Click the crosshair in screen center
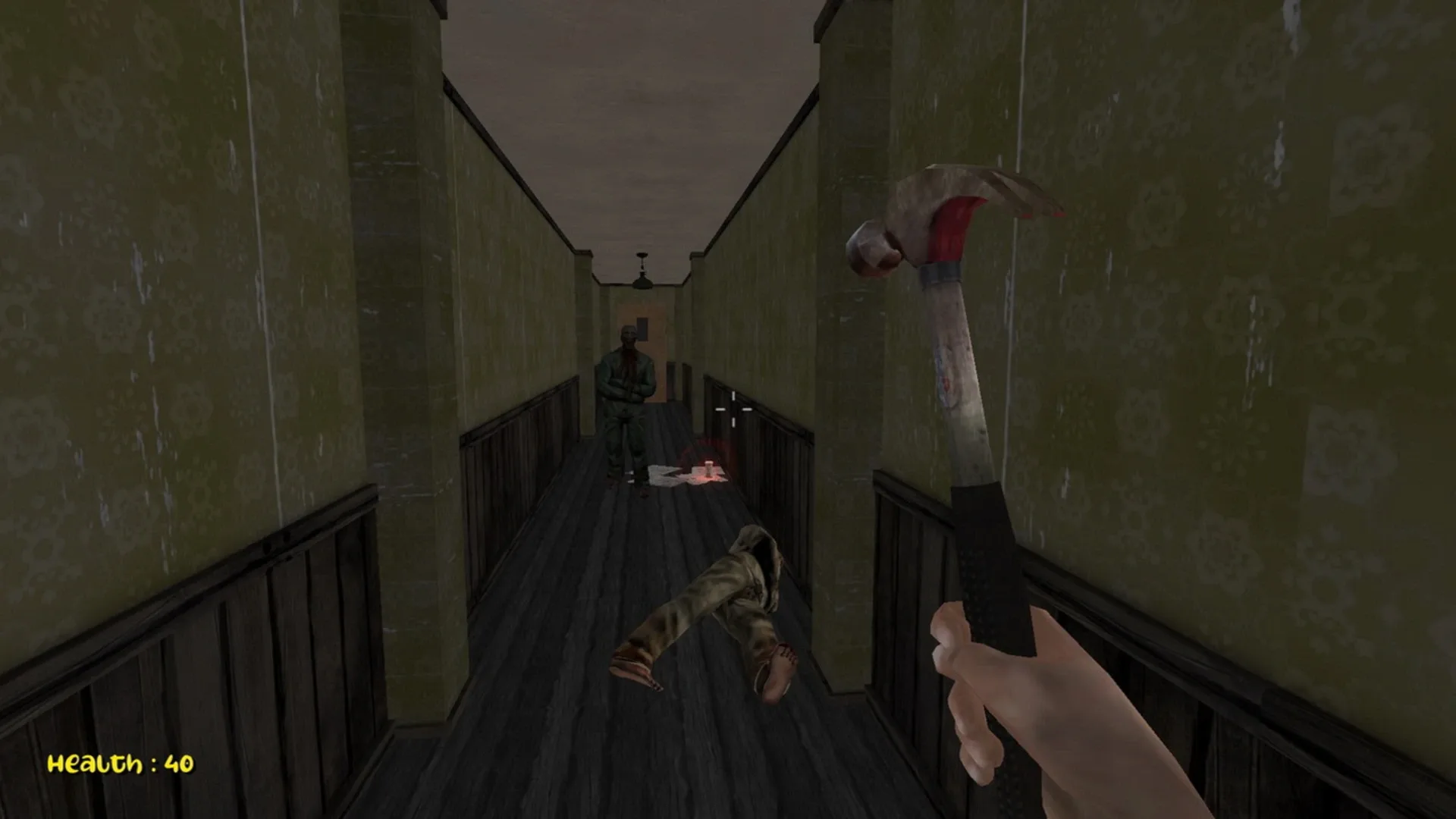1456x819 pixels. click(733, 409)
